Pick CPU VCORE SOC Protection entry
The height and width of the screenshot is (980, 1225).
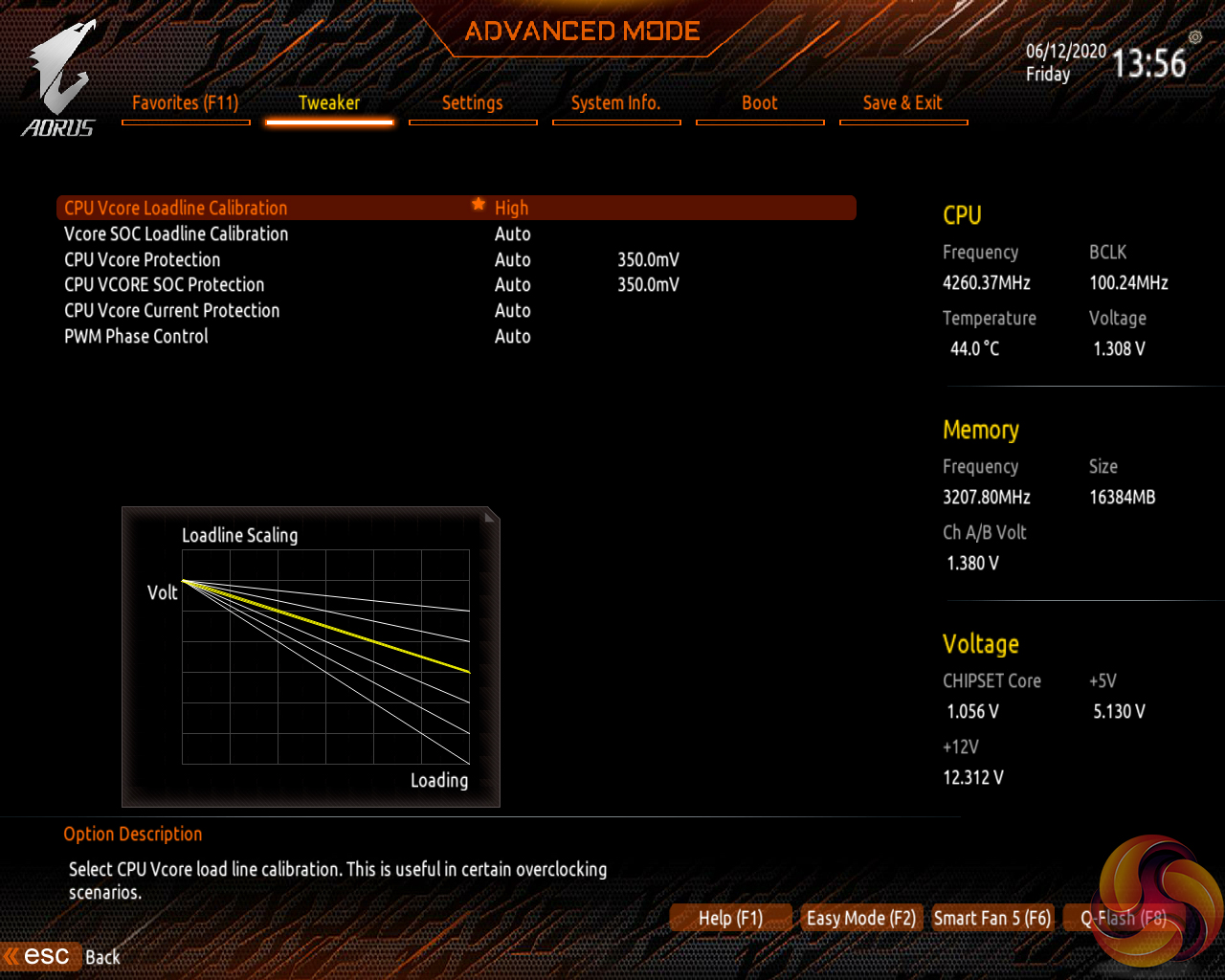tap(165, 284)
